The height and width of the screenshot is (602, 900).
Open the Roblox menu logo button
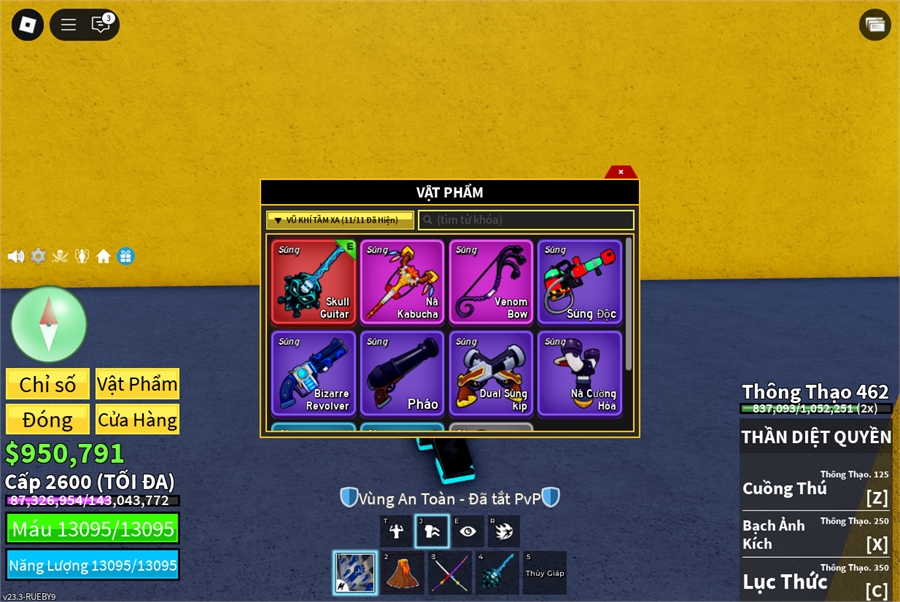pos(28,24)
